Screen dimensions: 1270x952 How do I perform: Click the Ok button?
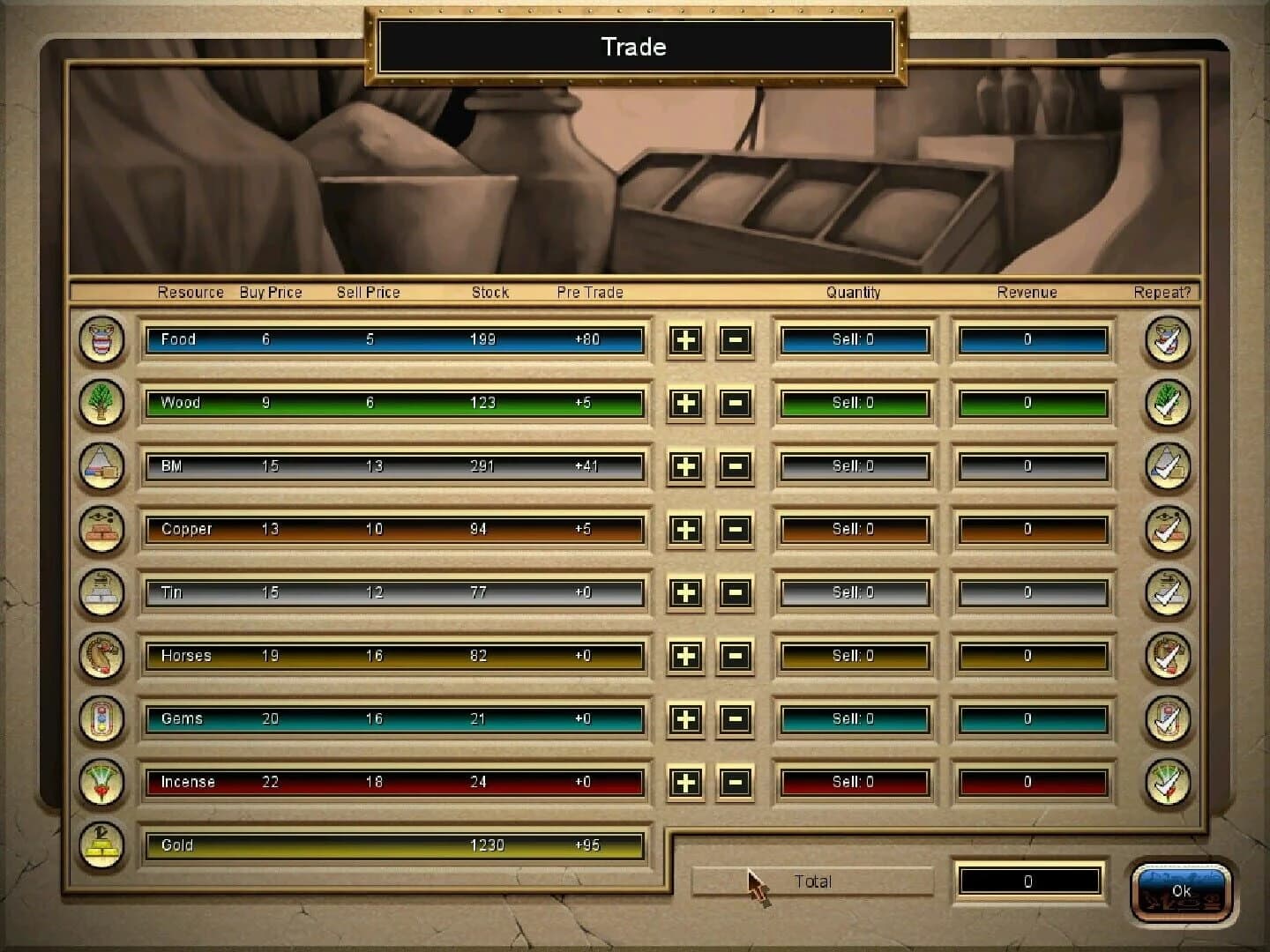[1182, 891]
